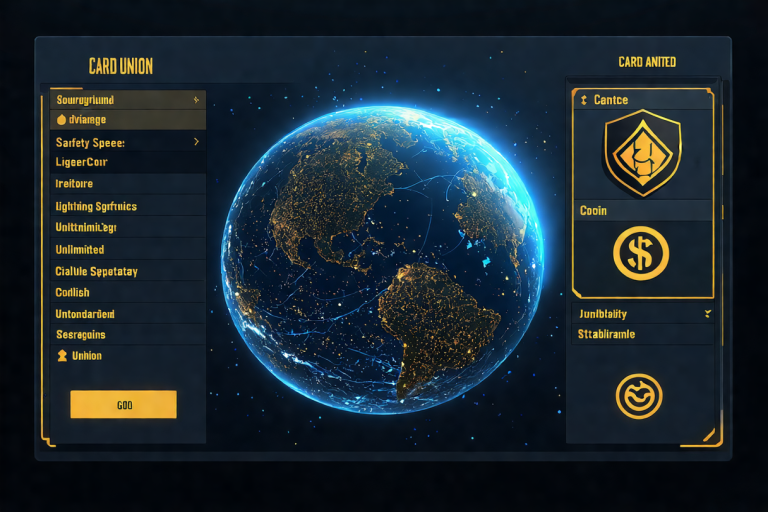
Task: Open the LigeerCorr menu entry
Action: click(127, 161)
